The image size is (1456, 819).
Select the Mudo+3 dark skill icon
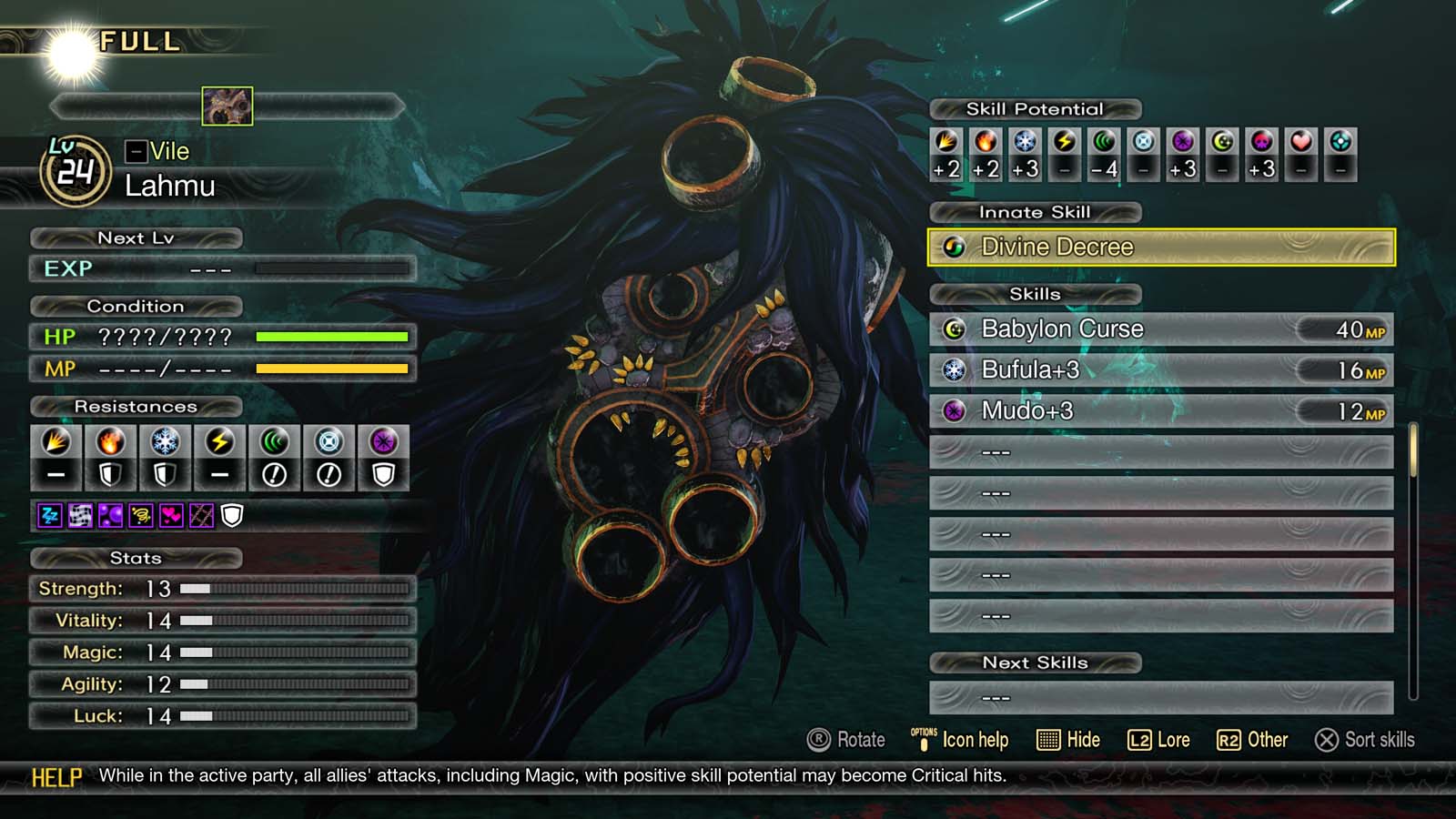[x=955, y=411]
